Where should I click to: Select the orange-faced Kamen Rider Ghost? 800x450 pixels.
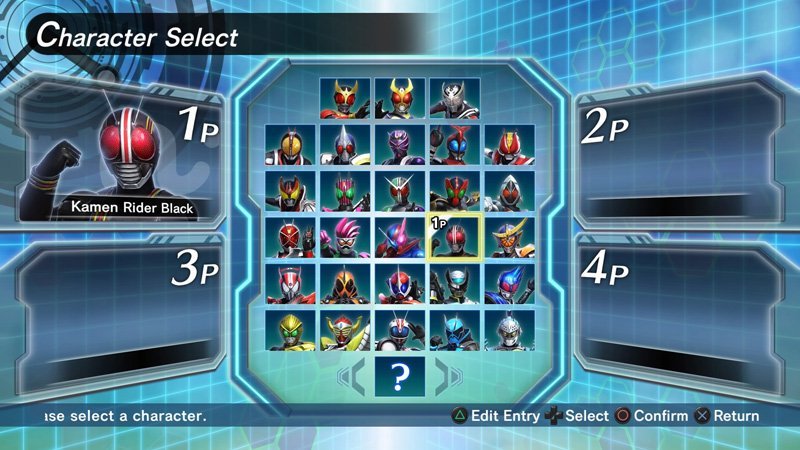point(345,284)
